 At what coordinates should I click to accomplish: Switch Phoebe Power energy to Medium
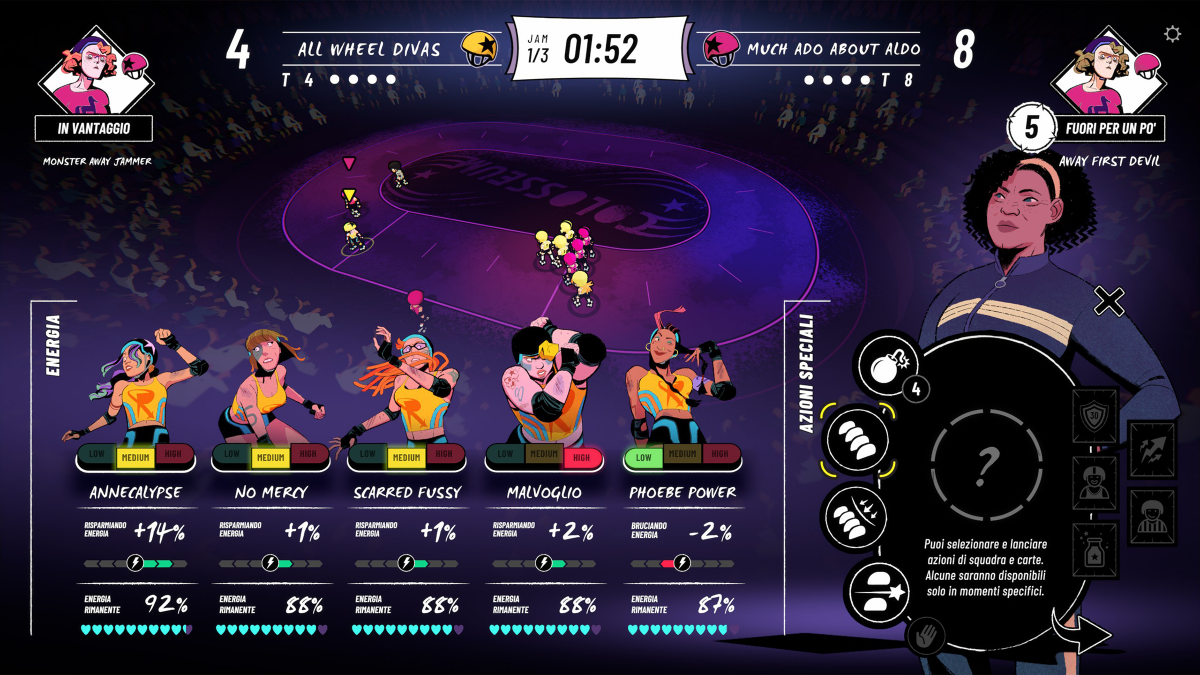[679, 456]
